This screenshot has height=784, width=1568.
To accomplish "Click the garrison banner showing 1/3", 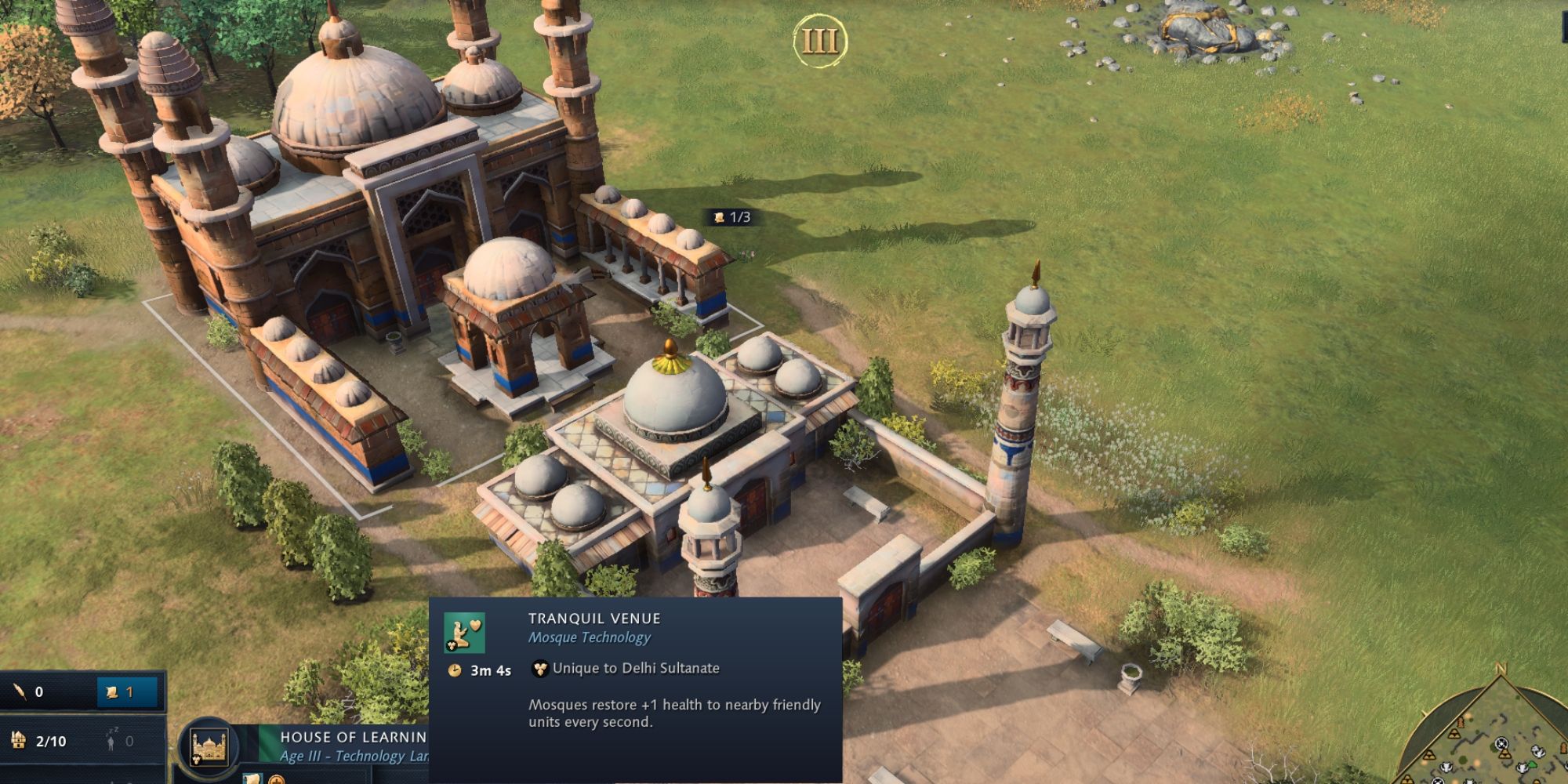I will pyautogui.click(x=729, y=217).
